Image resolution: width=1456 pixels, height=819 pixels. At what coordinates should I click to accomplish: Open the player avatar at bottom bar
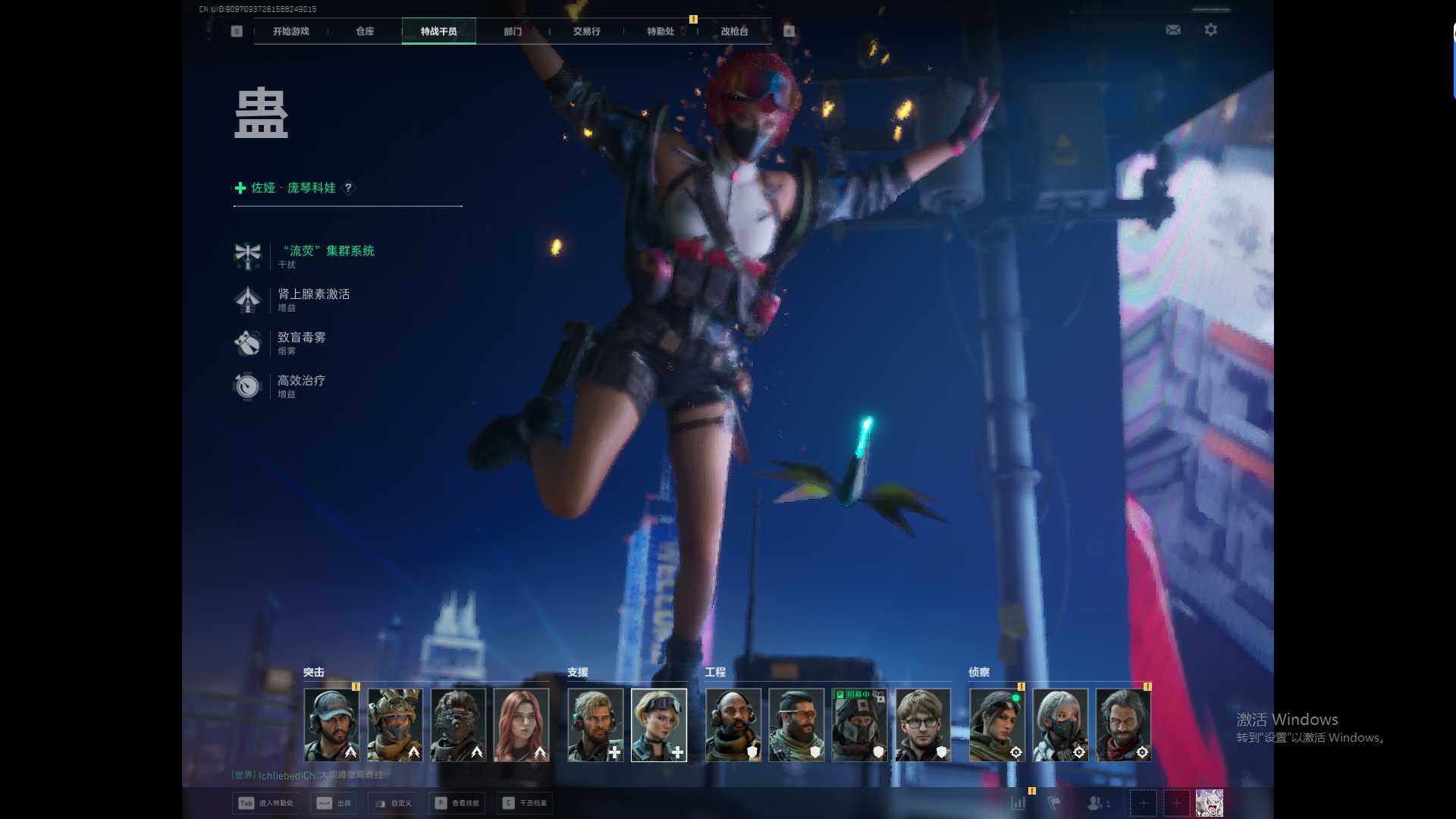(1209, 803)
